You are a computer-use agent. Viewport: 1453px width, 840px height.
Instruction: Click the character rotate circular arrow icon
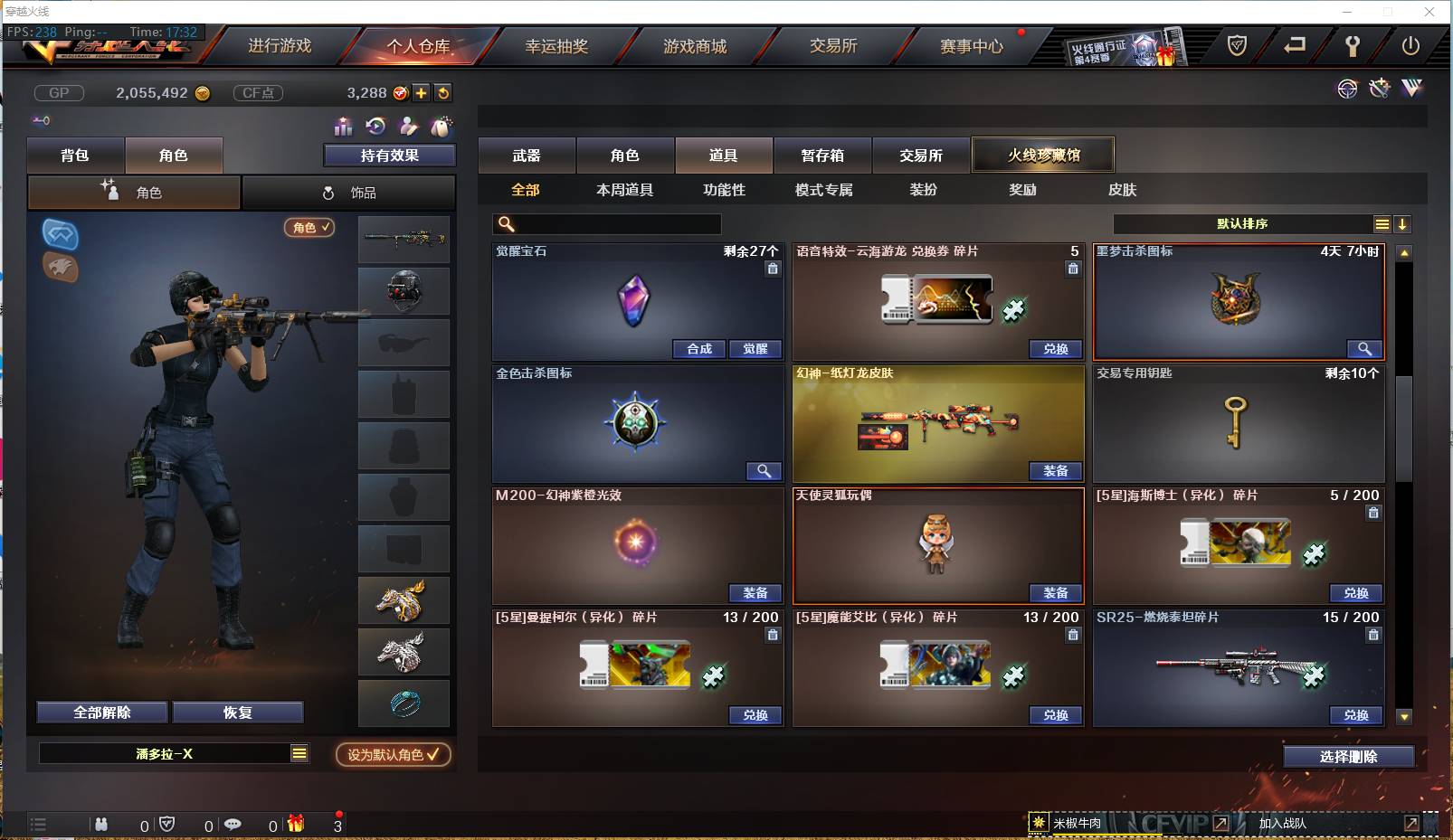[x=377, y=127]
